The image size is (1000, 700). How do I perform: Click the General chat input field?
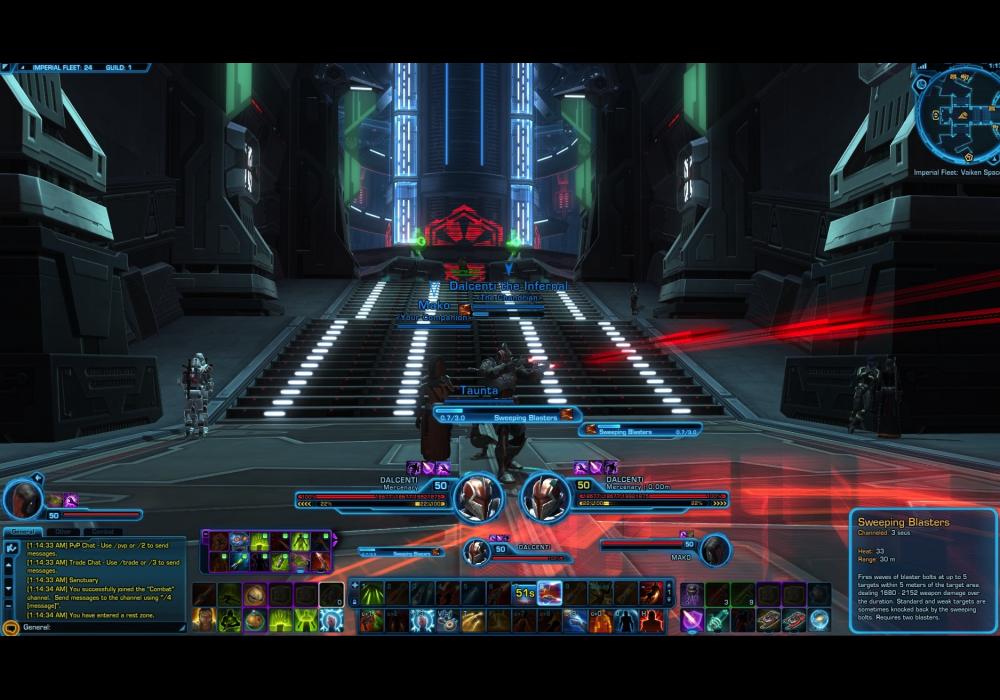(x=100, y=628)
